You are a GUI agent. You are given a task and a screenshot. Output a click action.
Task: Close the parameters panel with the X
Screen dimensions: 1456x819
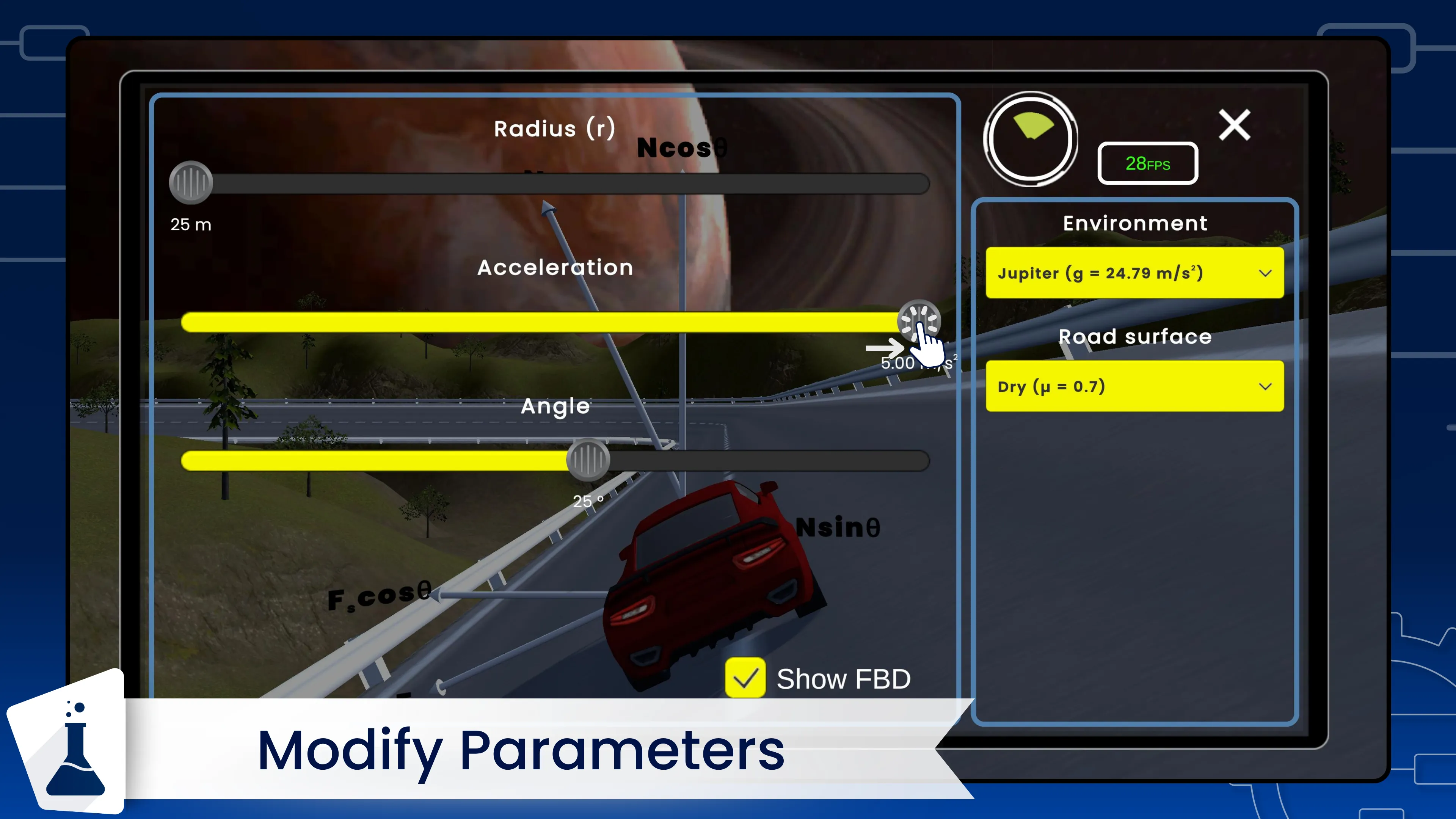[x=1235, y=125]
